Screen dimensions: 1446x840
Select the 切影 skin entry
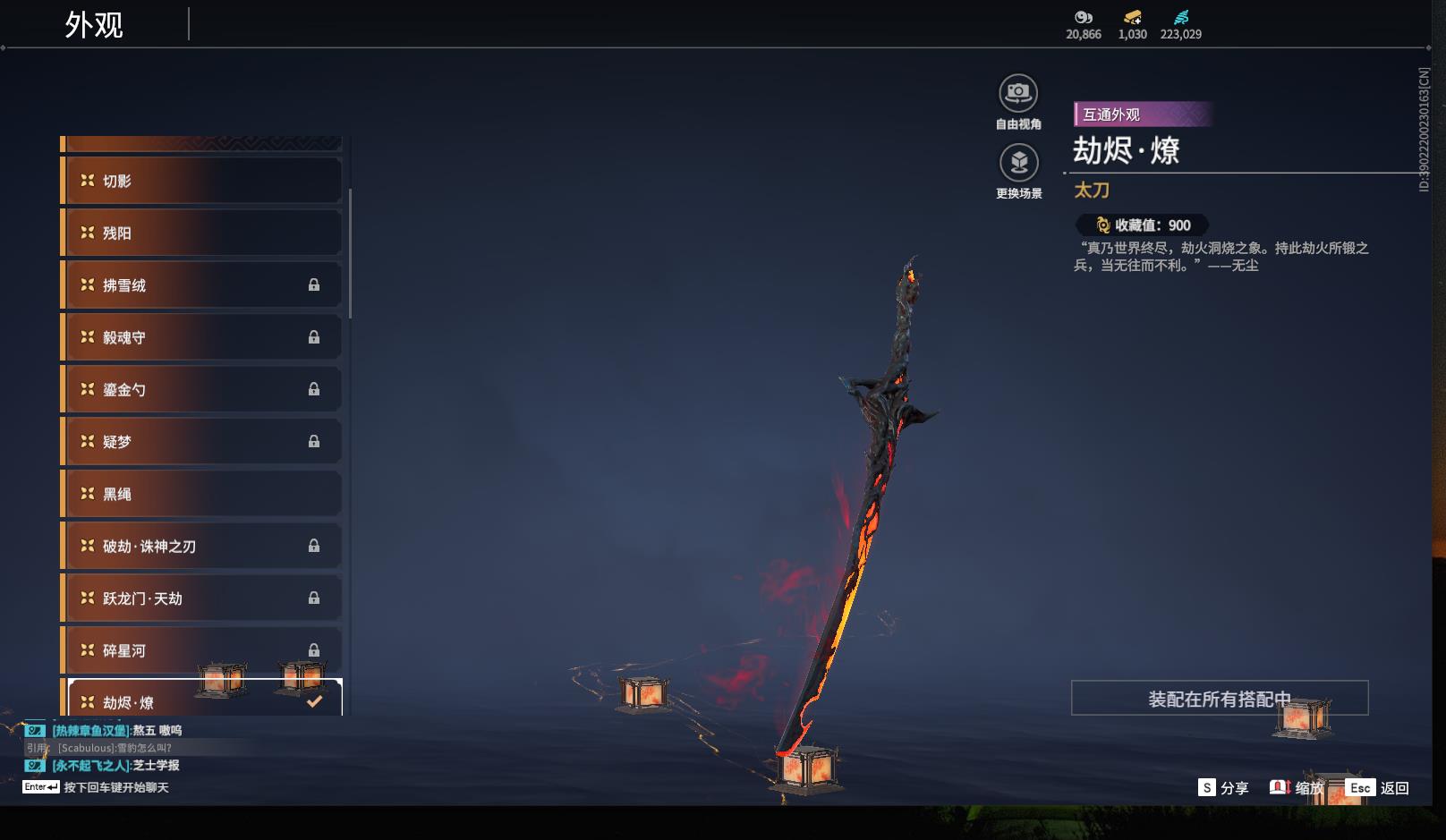pos(201,181)
